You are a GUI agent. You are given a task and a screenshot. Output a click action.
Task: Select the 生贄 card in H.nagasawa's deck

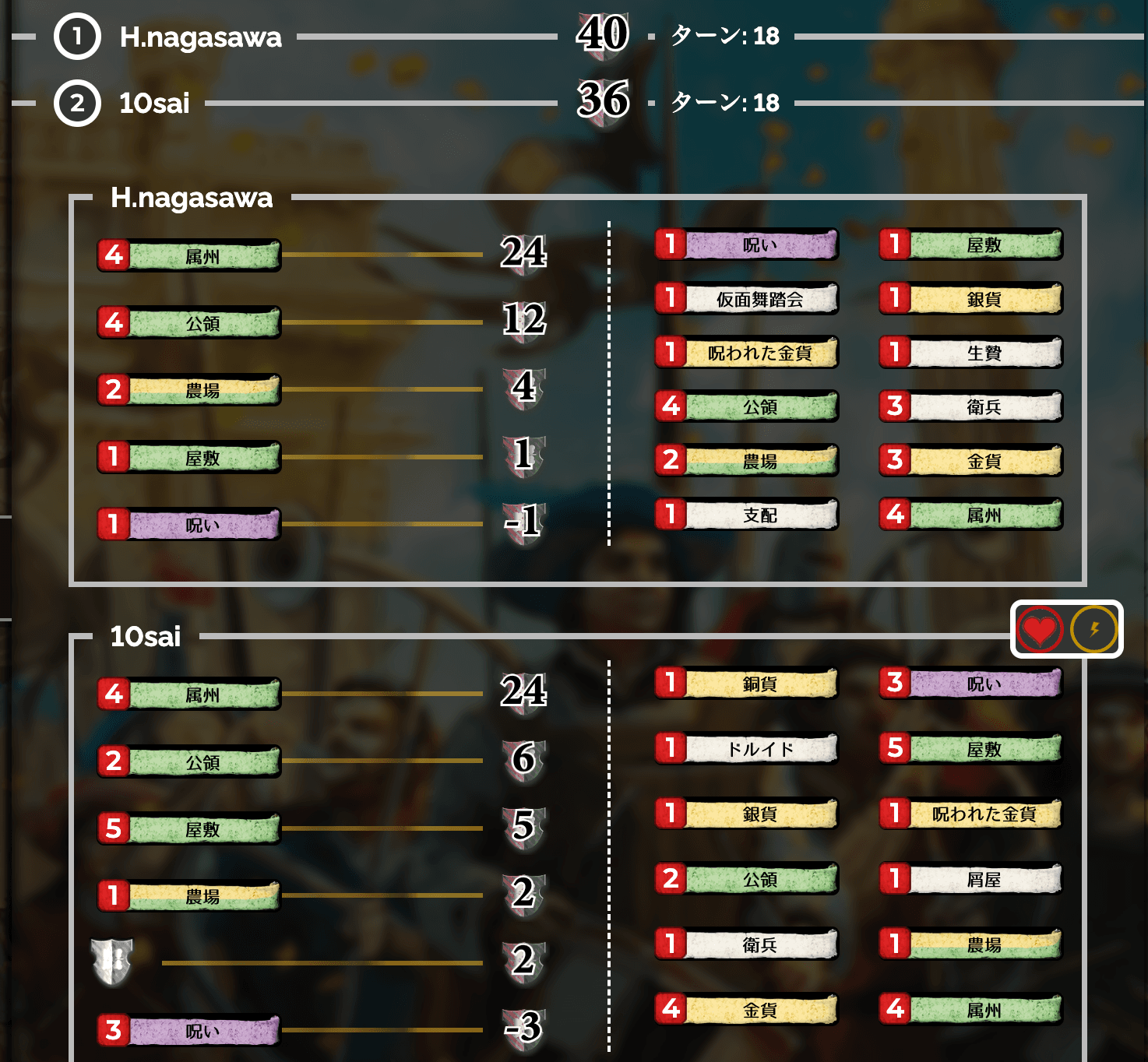(x=970, y=353)
